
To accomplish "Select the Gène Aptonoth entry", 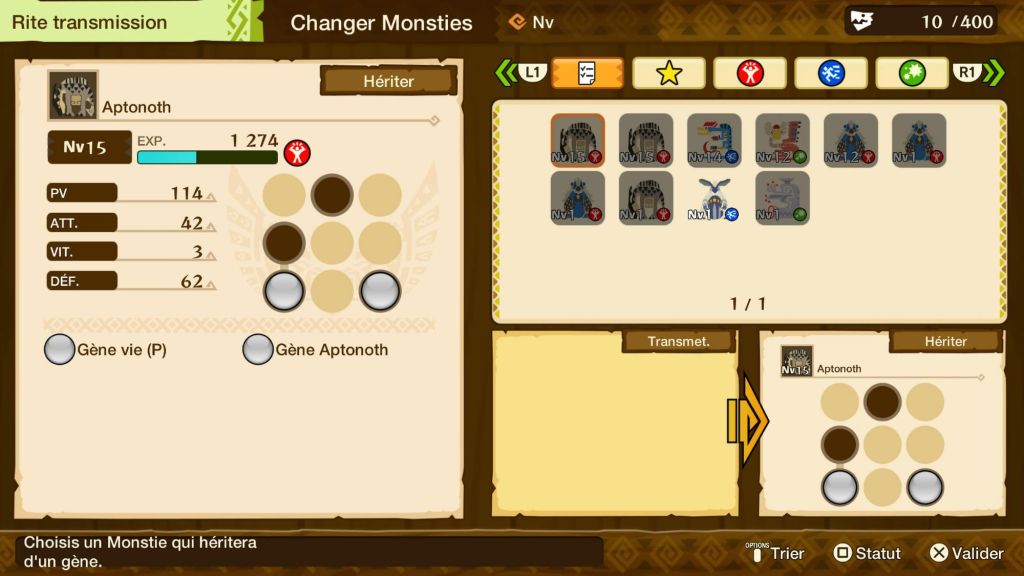I will [316, 350].
